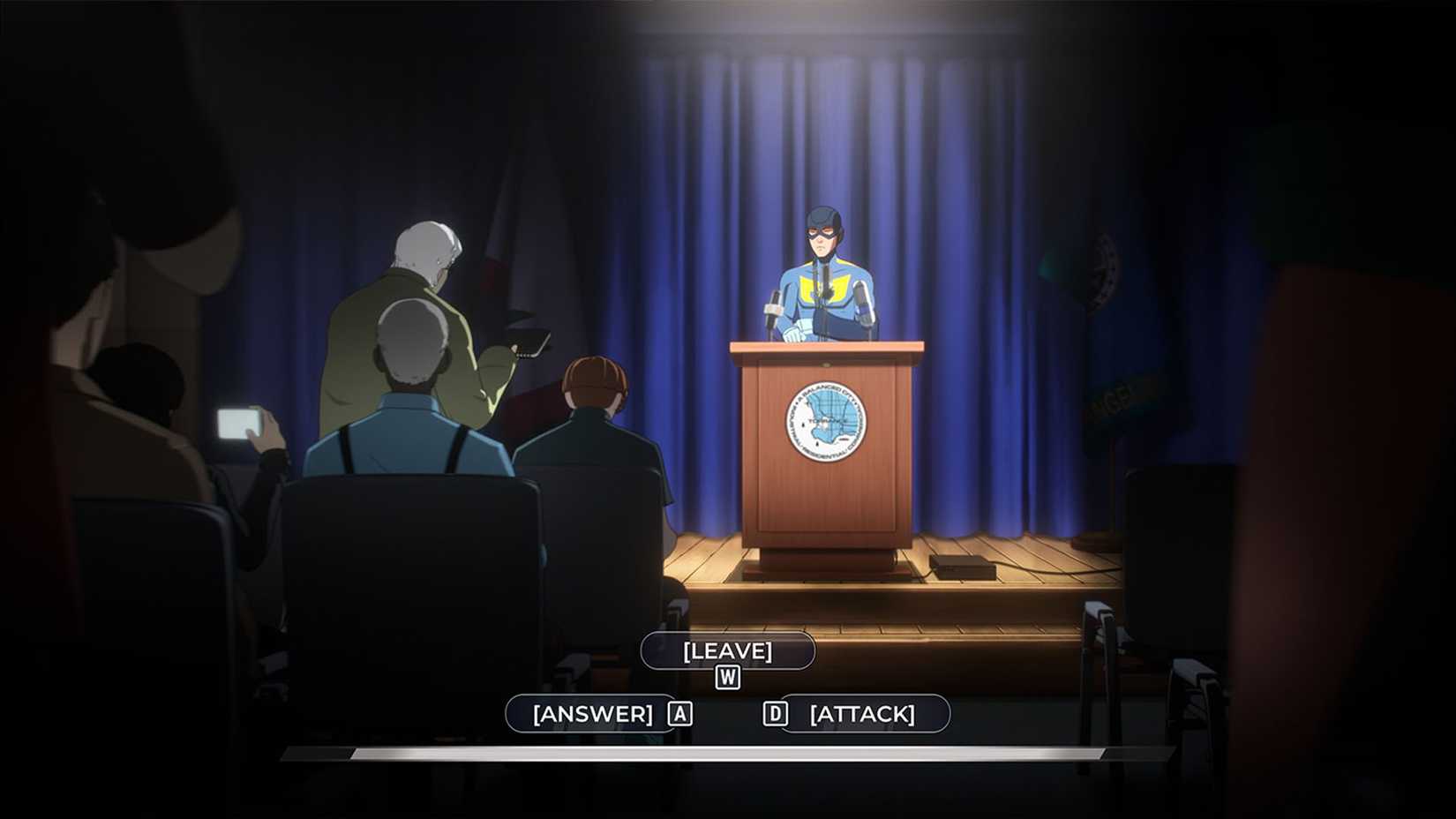Click the W key prompt icon
Viewport: 1456px width, 819px height.
(726, 679)
